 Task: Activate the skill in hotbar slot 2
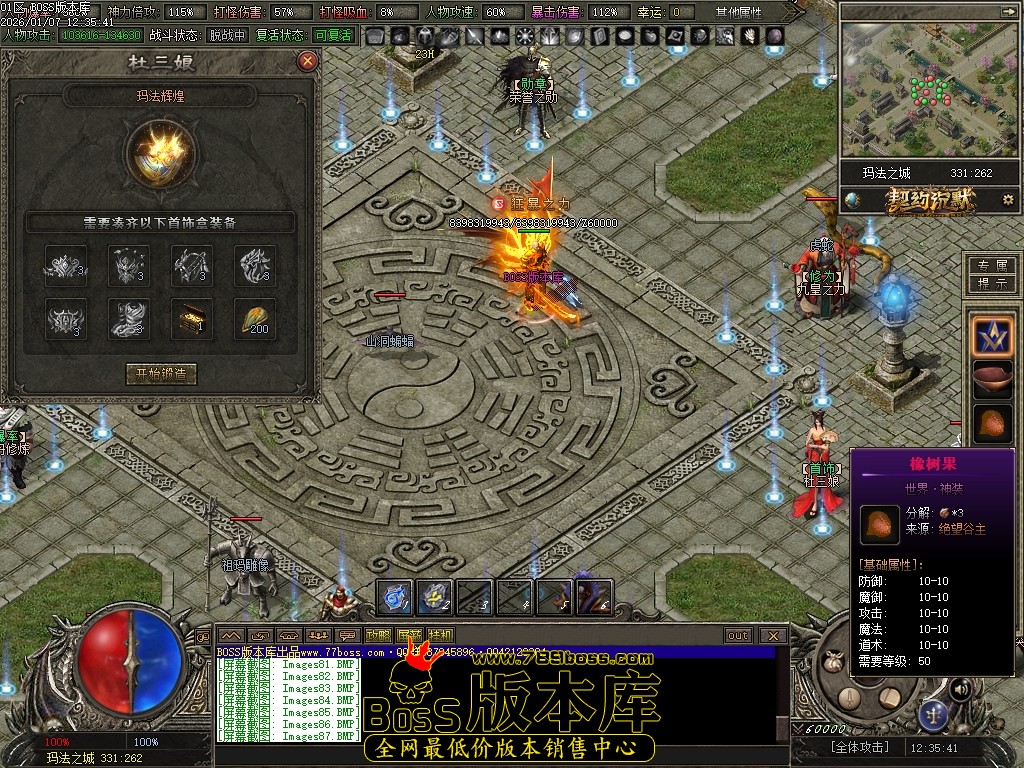(434, 596)
